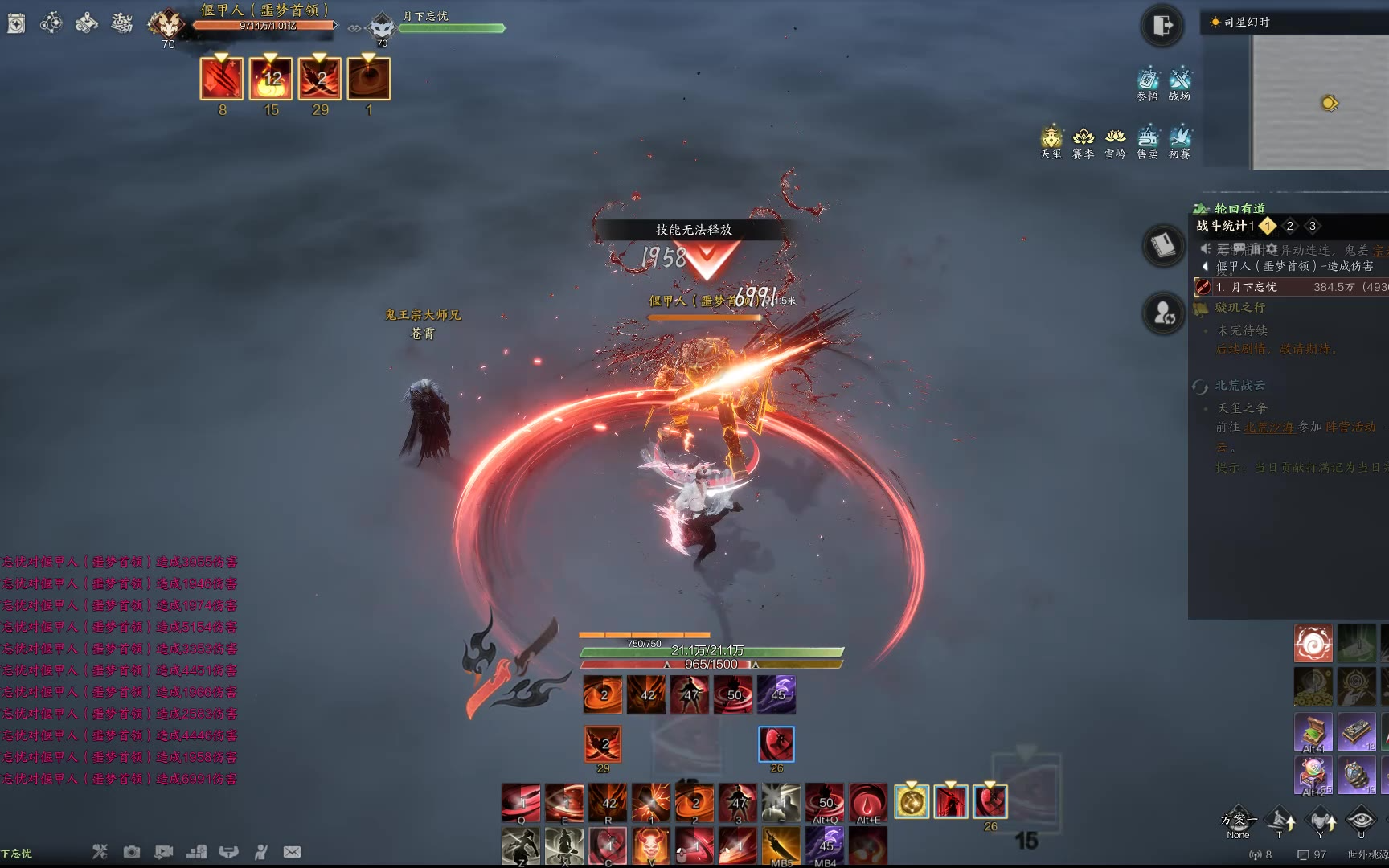Image resolution: width=1389 pixels, height=868 pixels.
Task: Activate the demon skull skill on V
Action: pyautogui.click(x=651, y=846)
